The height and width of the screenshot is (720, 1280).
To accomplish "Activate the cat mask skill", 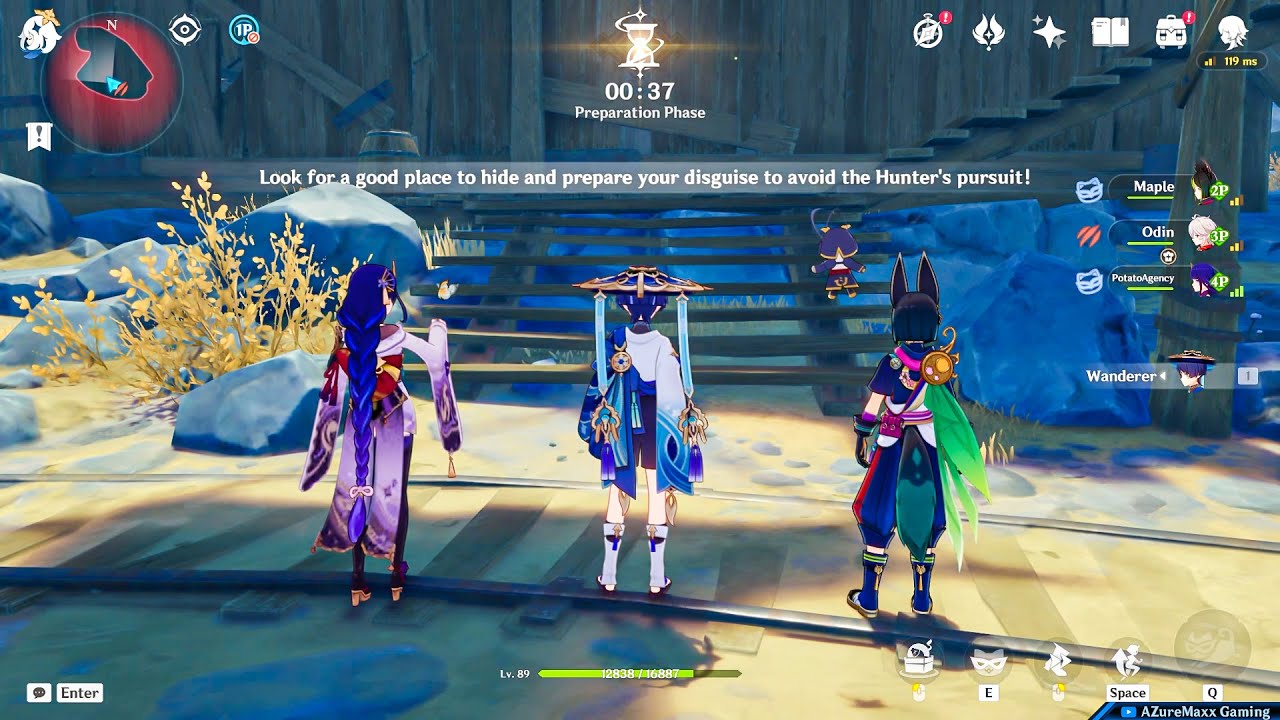I will coord(988,658).
